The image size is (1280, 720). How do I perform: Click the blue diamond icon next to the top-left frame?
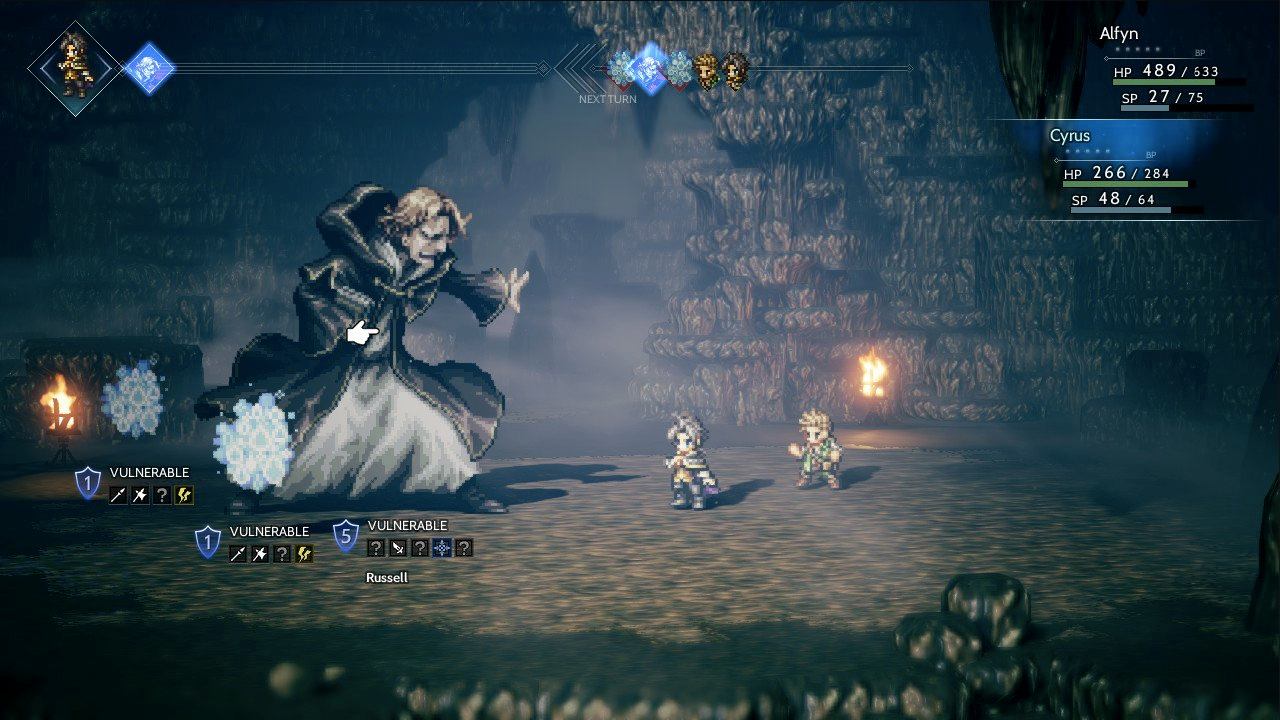[x=150, y=68]
